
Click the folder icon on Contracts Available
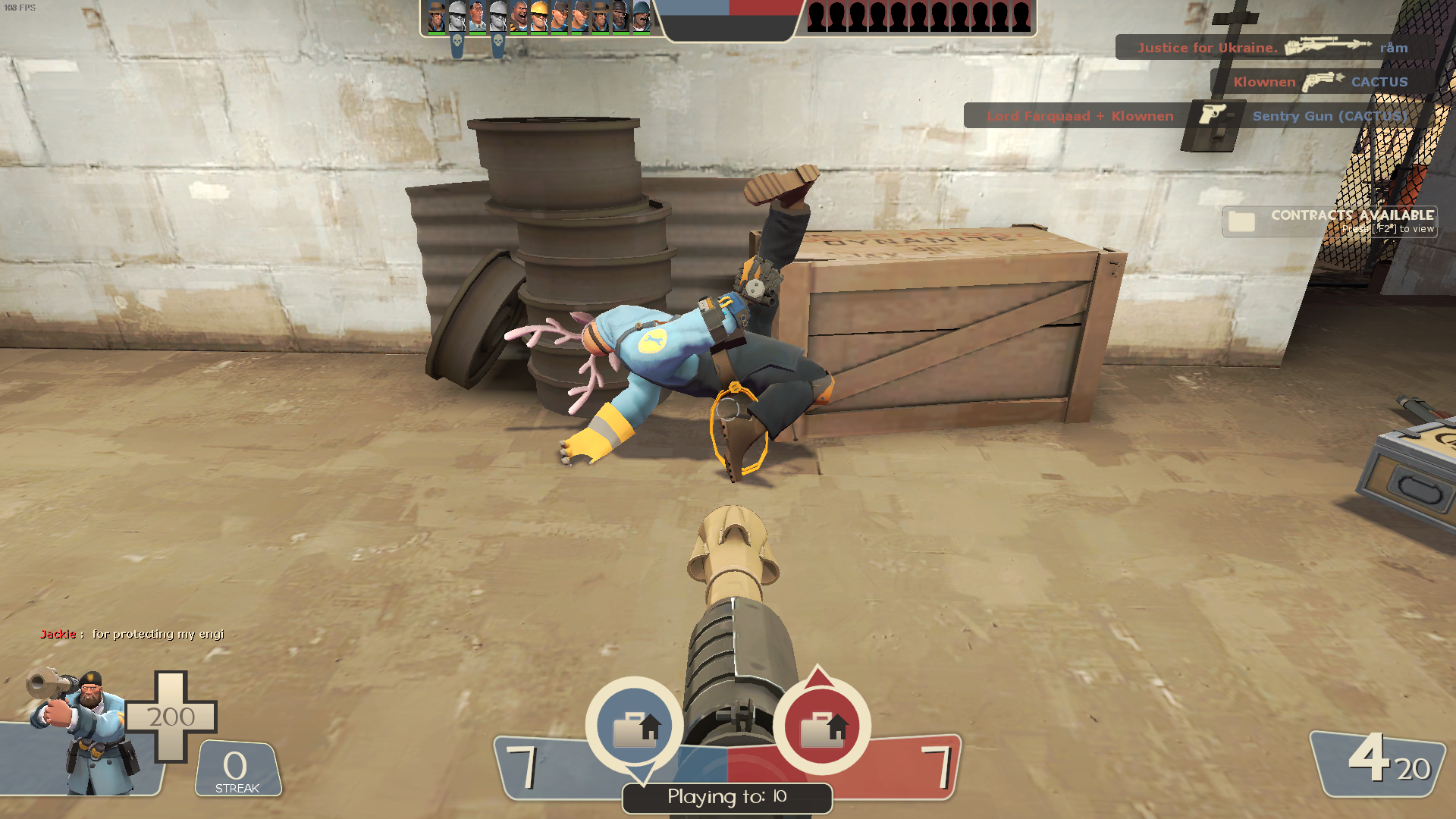[1242, 221]
